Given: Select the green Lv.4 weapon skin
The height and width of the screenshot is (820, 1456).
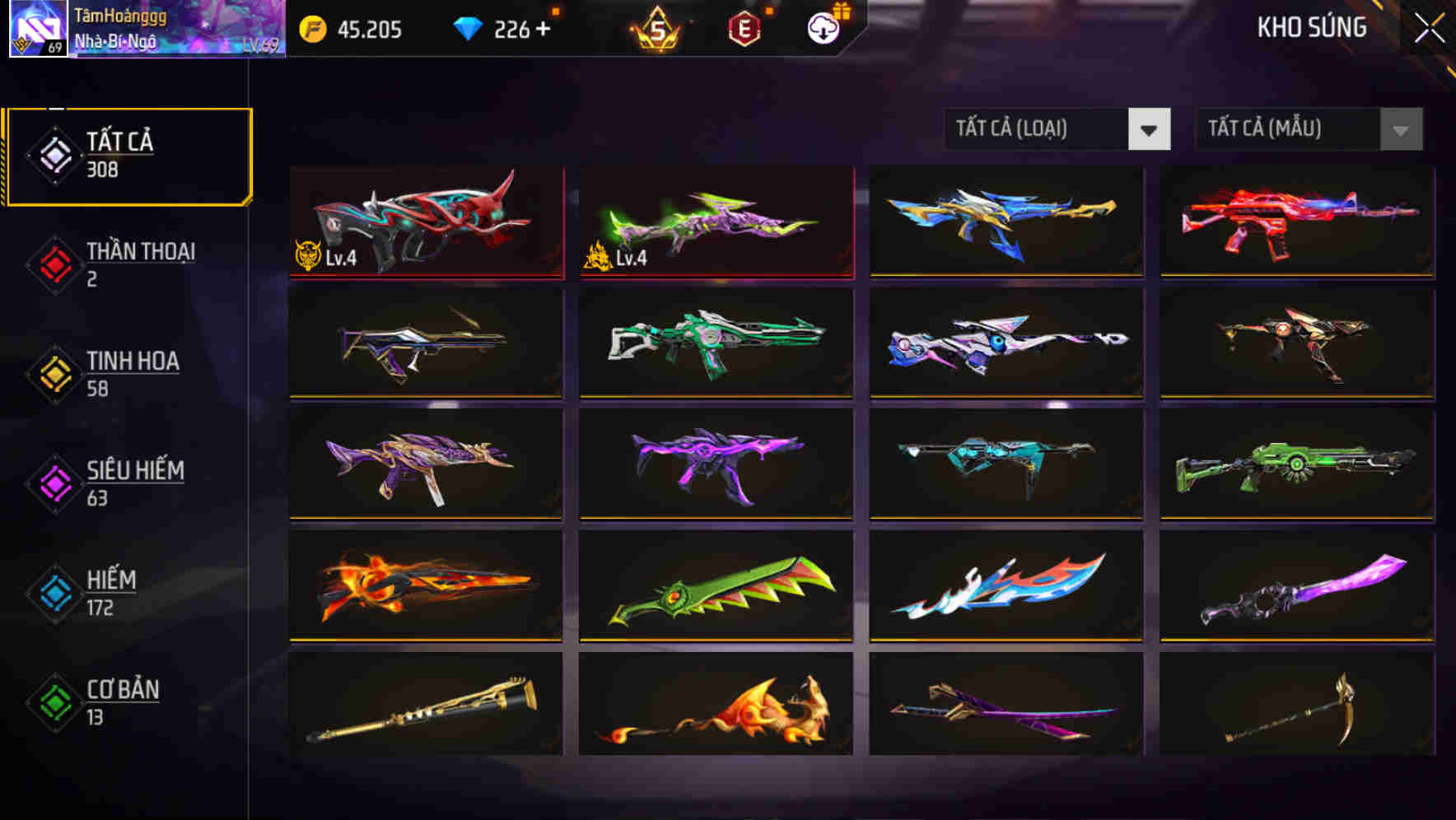Looking at the screenshot, I should 716,224.
